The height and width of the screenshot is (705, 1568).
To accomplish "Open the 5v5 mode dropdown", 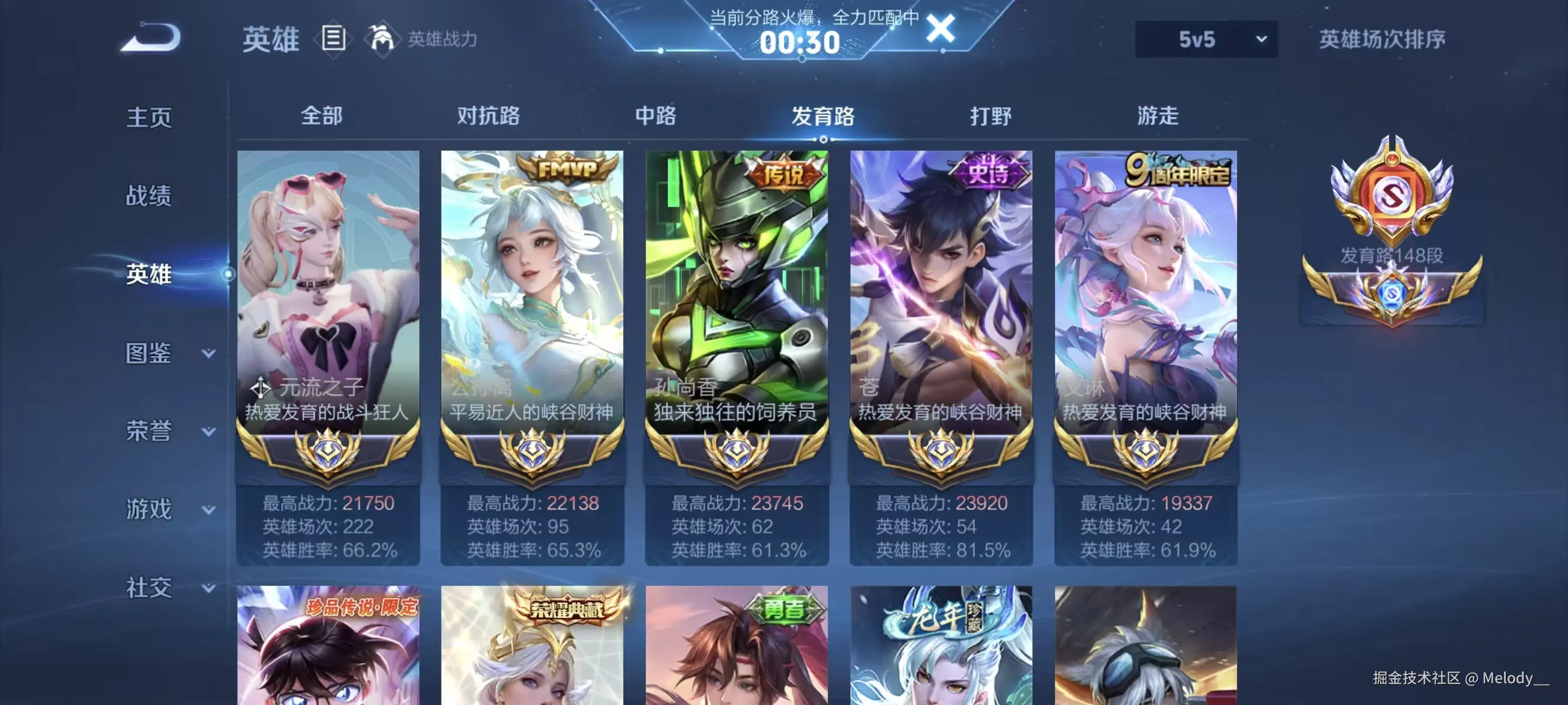I will coord(1205,38).
